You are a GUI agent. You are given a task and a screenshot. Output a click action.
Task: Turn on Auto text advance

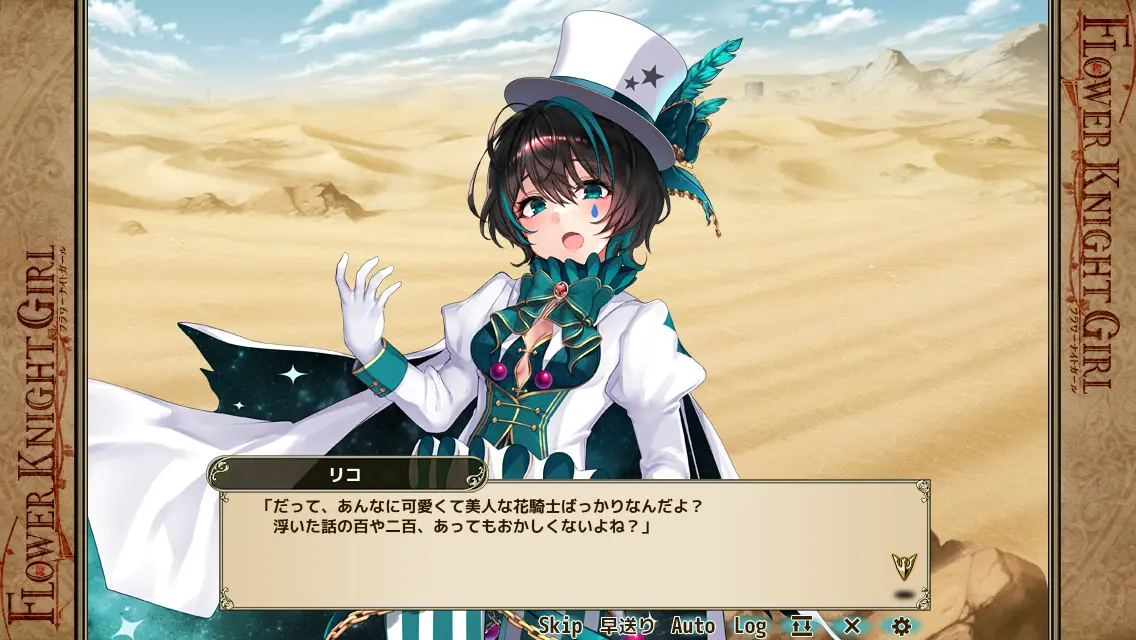(693, 626)
